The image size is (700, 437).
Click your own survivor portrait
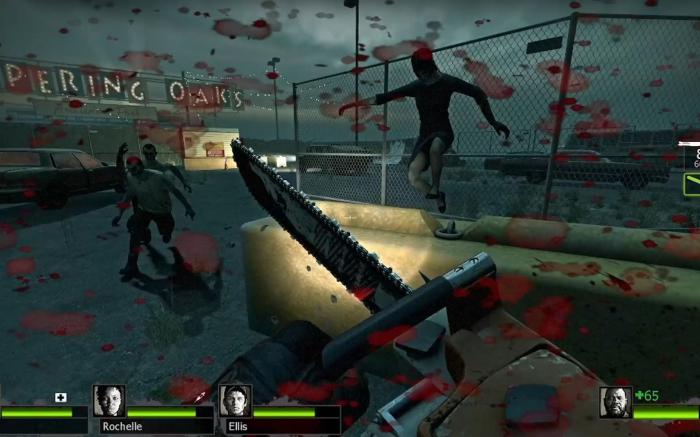tap(615, 401)
